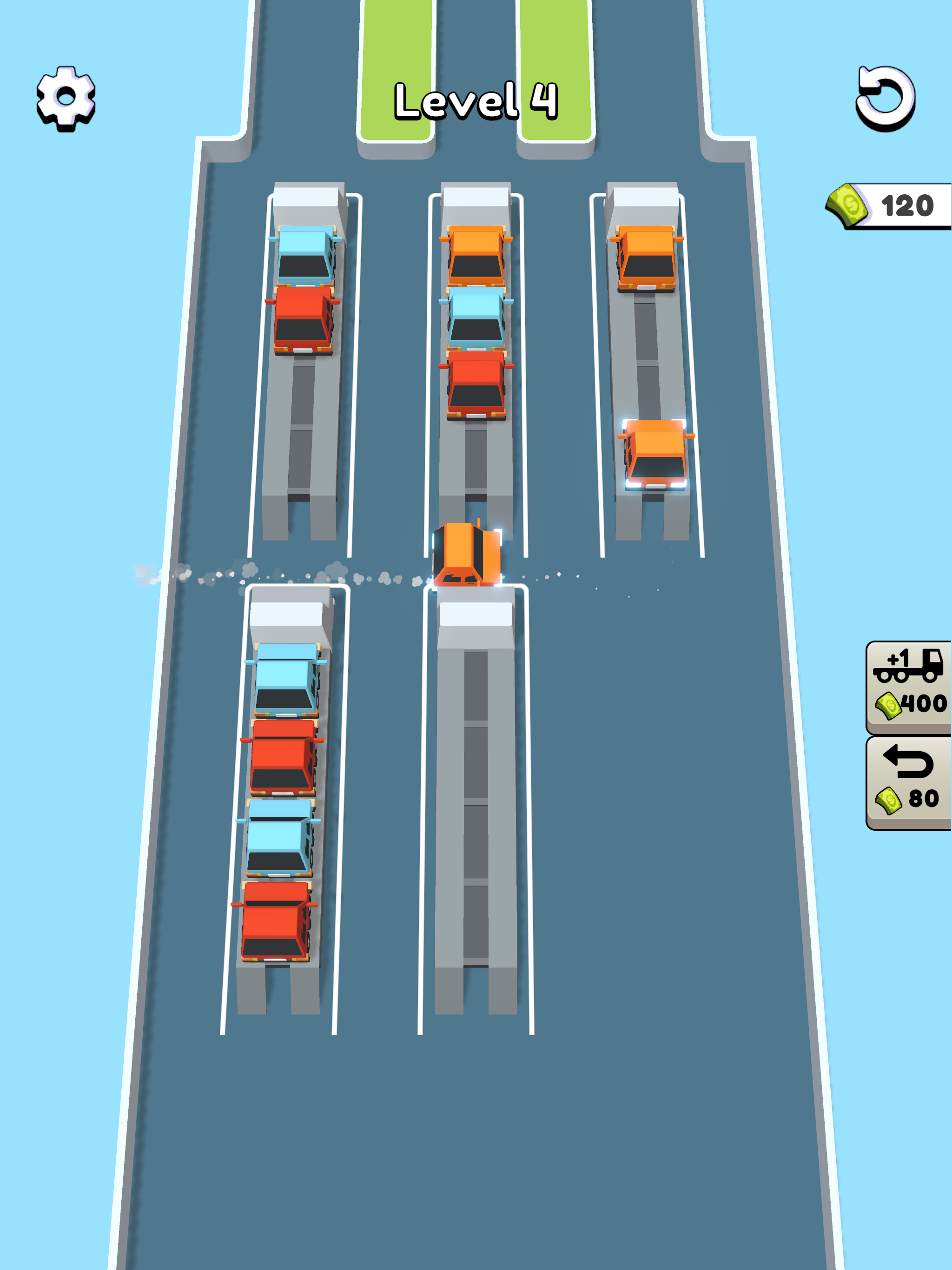Viewport: 952px width, 1270px height.
Task: Open the settings gear menu
Action: pos(65,95)
